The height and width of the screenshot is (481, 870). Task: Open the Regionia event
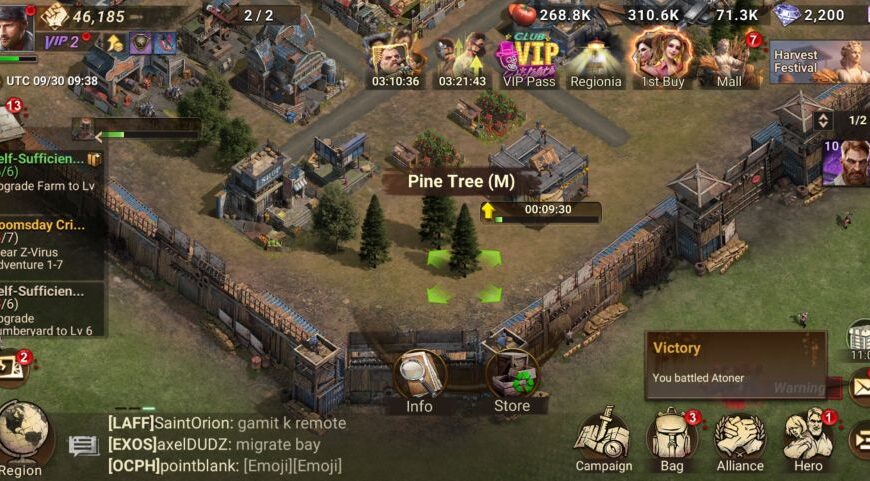[596, 60]
